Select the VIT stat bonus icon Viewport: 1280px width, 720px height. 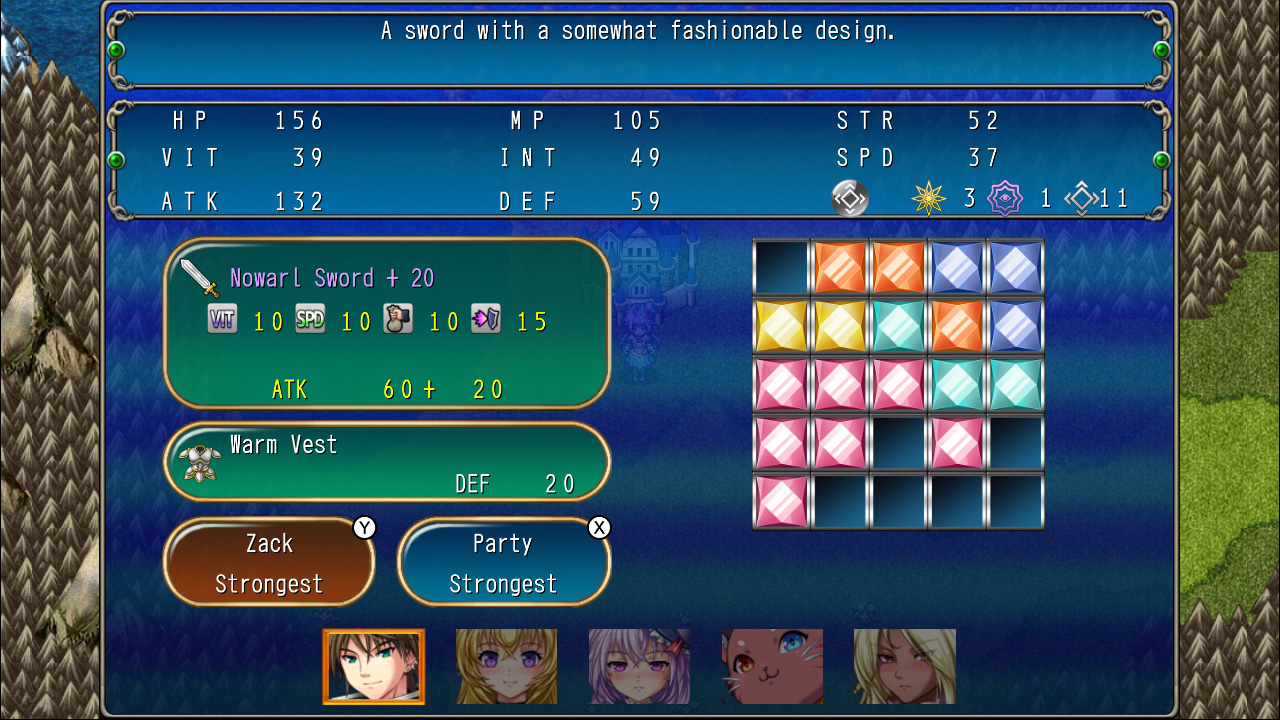coord(222,322)
